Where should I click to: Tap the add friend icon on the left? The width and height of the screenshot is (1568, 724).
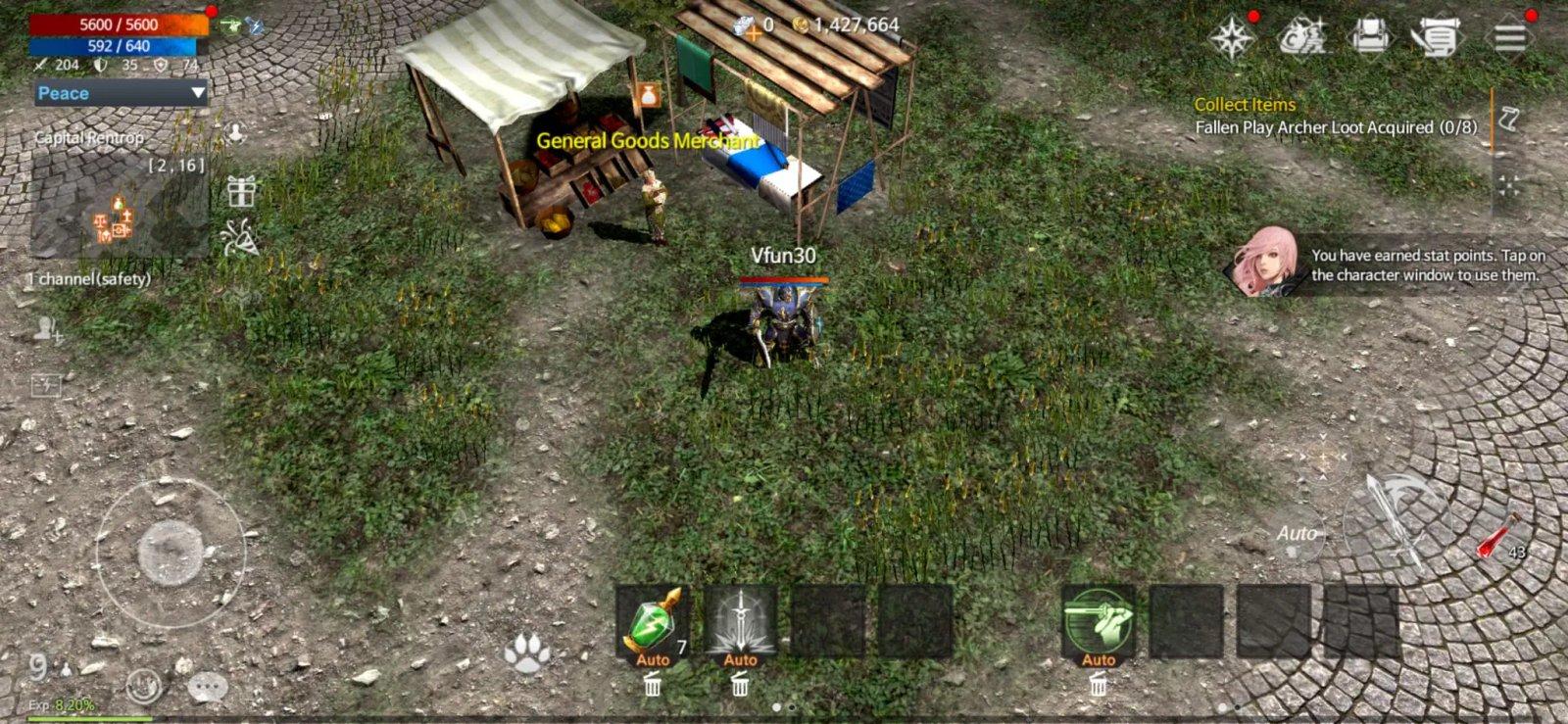(x=46, y=330)
